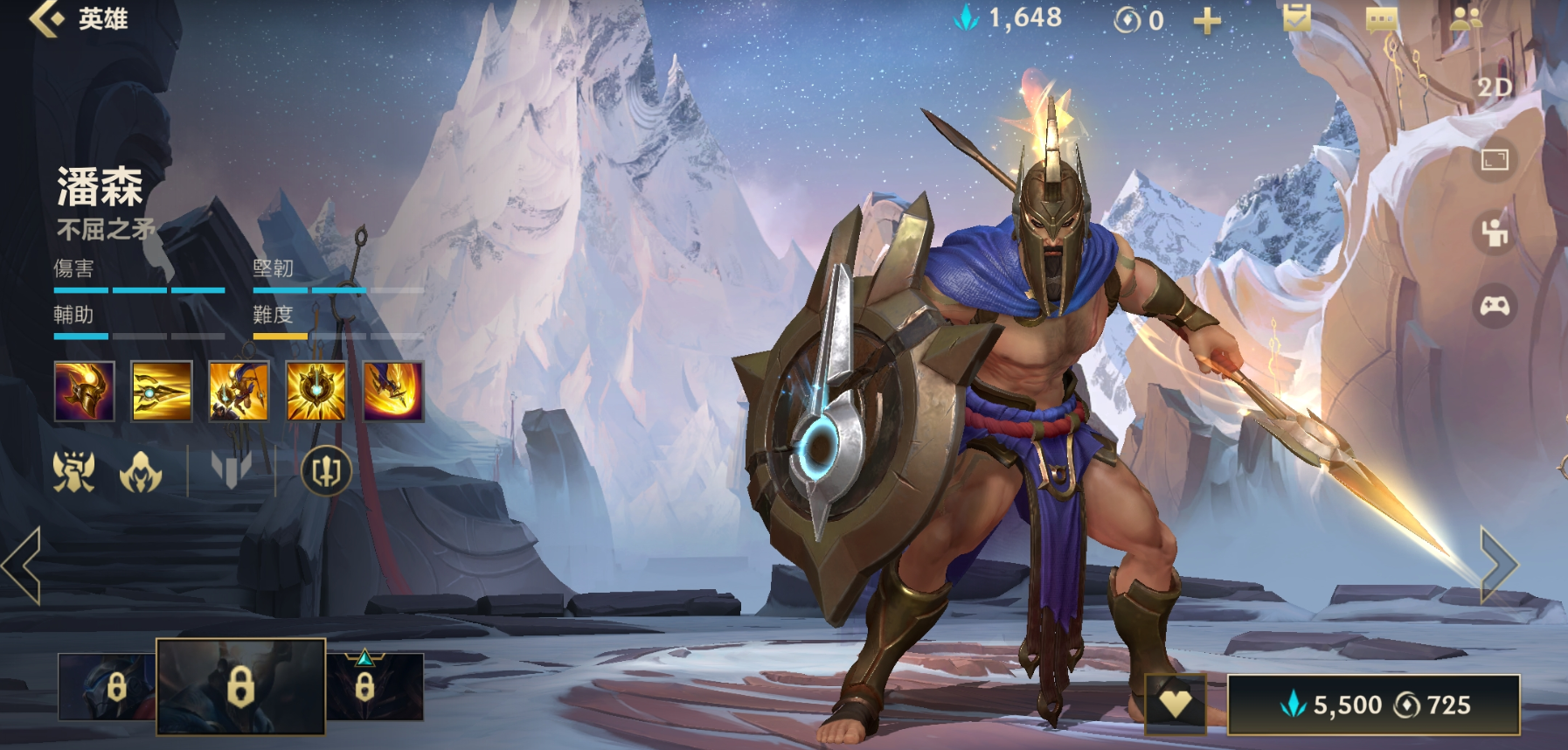View the spear thrust ability icon
This screenshot has width=1568, height=750.
[x=162, y=391]
